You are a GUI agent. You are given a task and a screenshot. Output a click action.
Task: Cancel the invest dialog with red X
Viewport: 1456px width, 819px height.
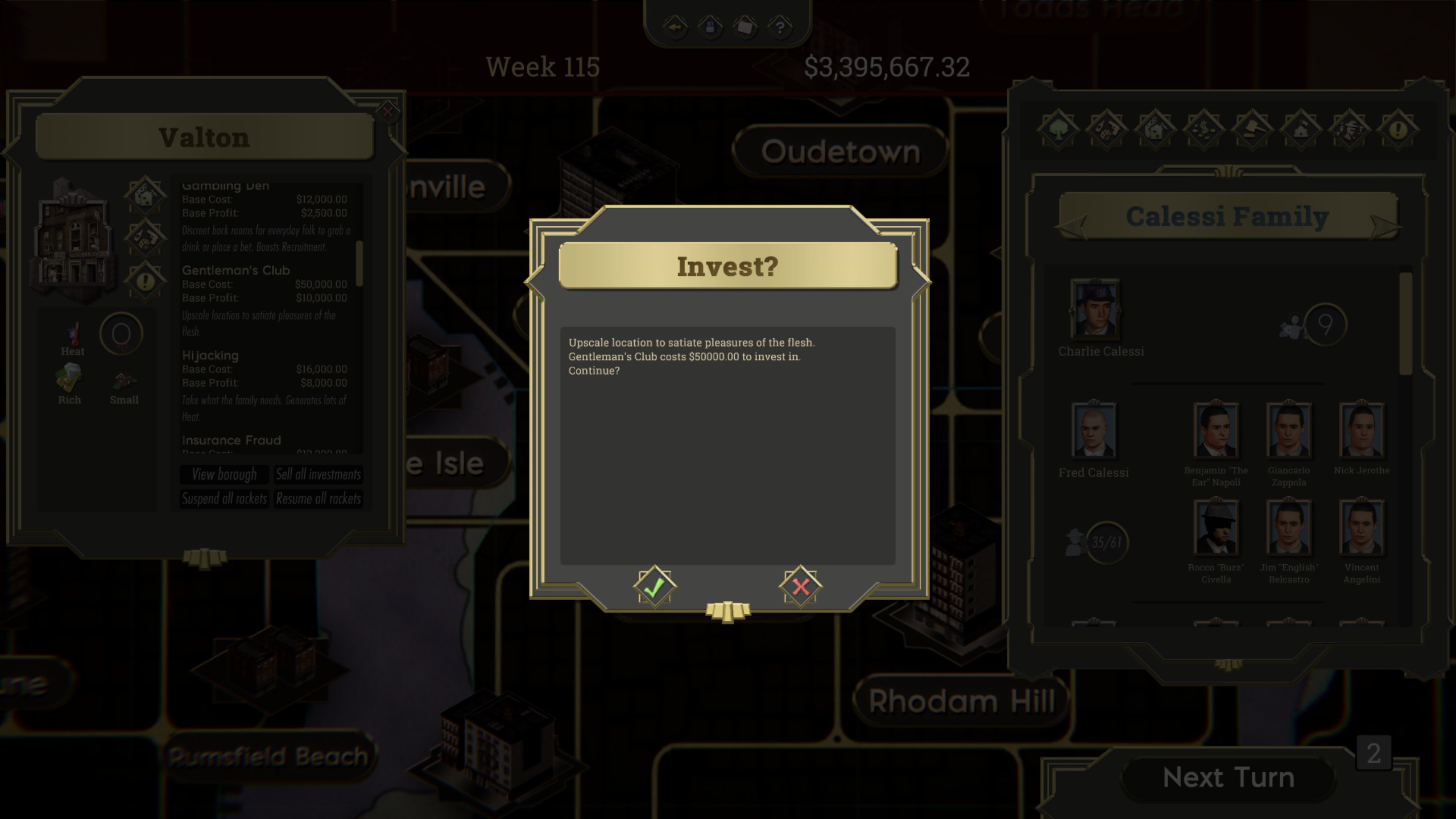click(801, 588)
